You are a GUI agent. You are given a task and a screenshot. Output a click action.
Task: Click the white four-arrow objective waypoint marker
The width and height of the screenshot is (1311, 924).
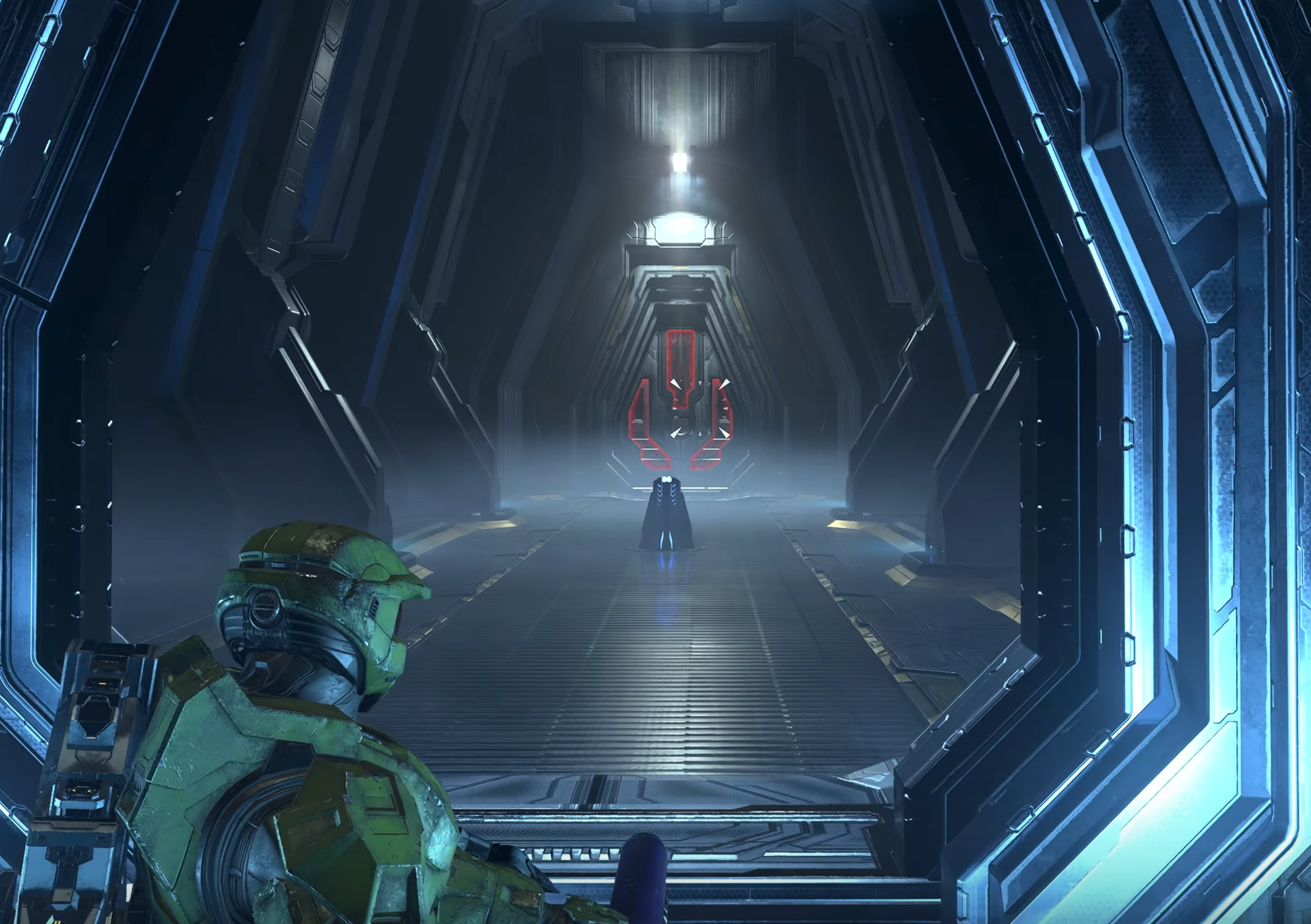pyautogui.click(x=699, y=408)
